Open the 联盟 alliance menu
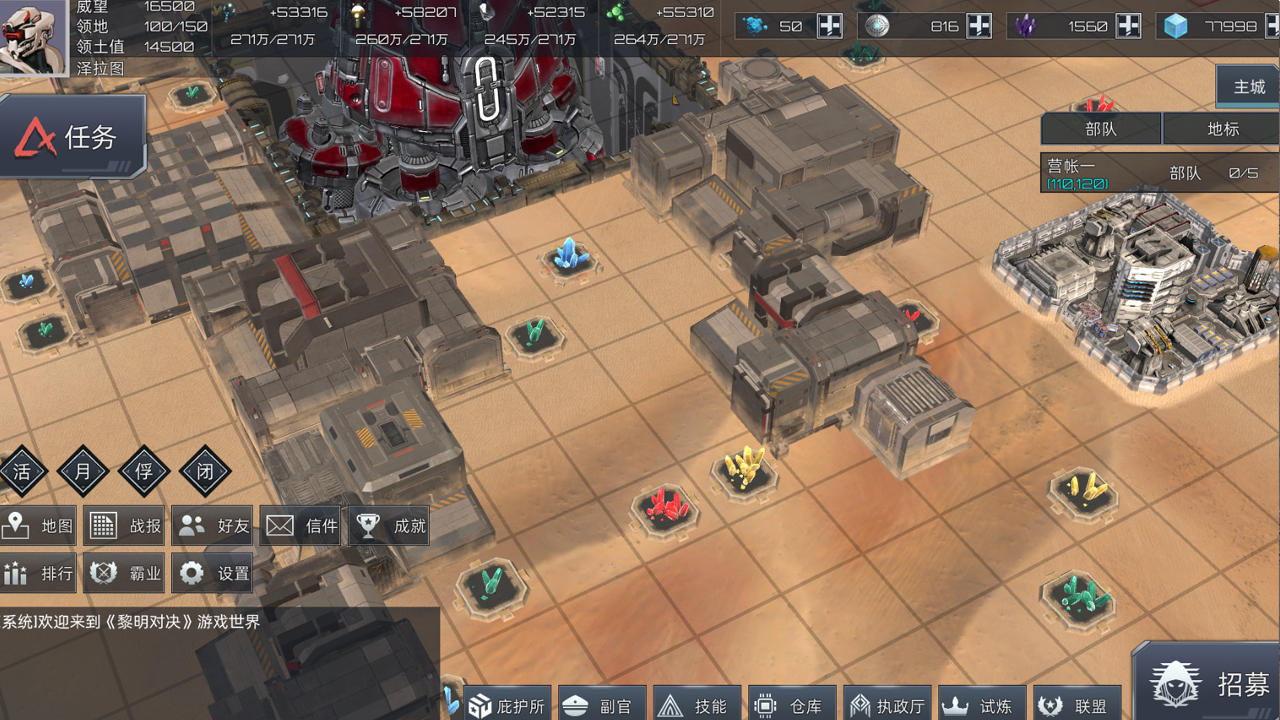The width and height of the screenshot is (1280, 720). (1075, 705)
